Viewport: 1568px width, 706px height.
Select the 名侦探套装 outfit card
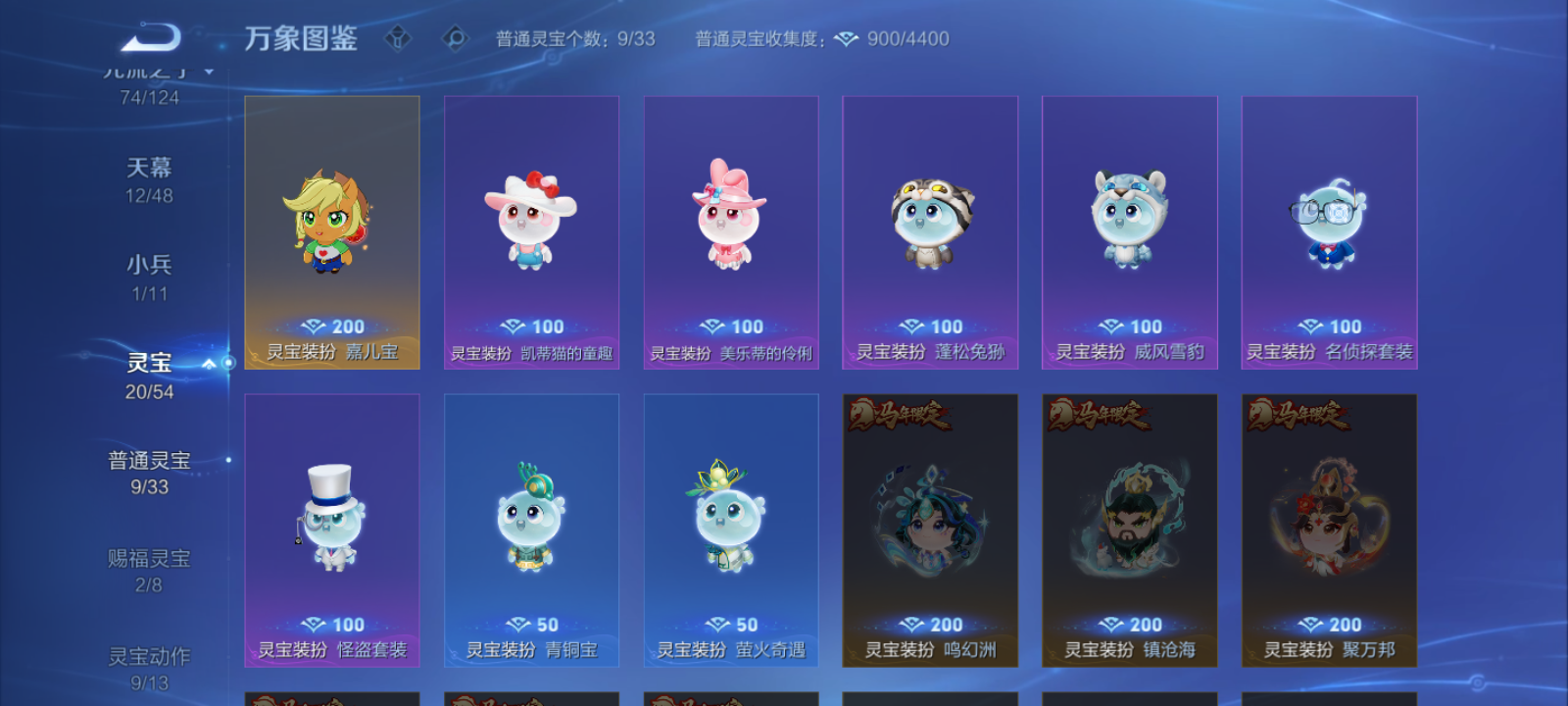pyautogui.click(x=1328, y=232)
